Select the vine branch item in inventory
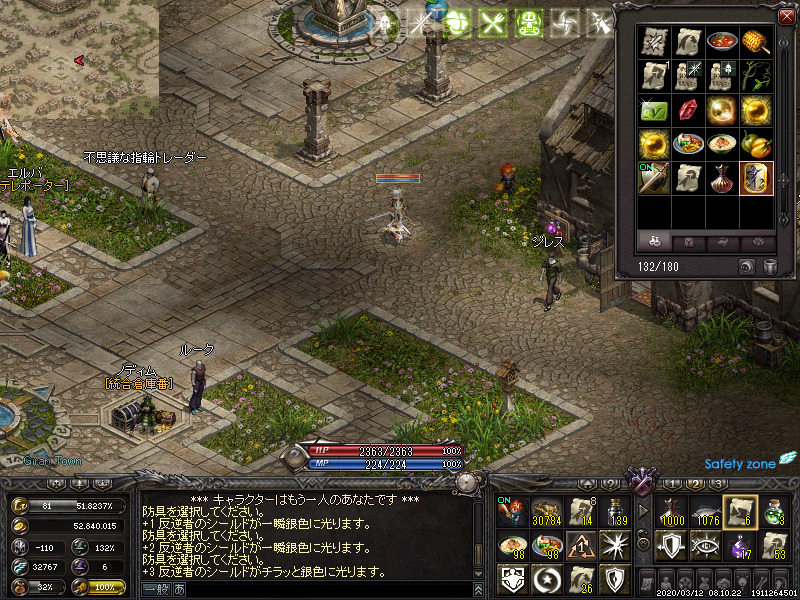This screenshot has height=600, width=800. [756, 76]
